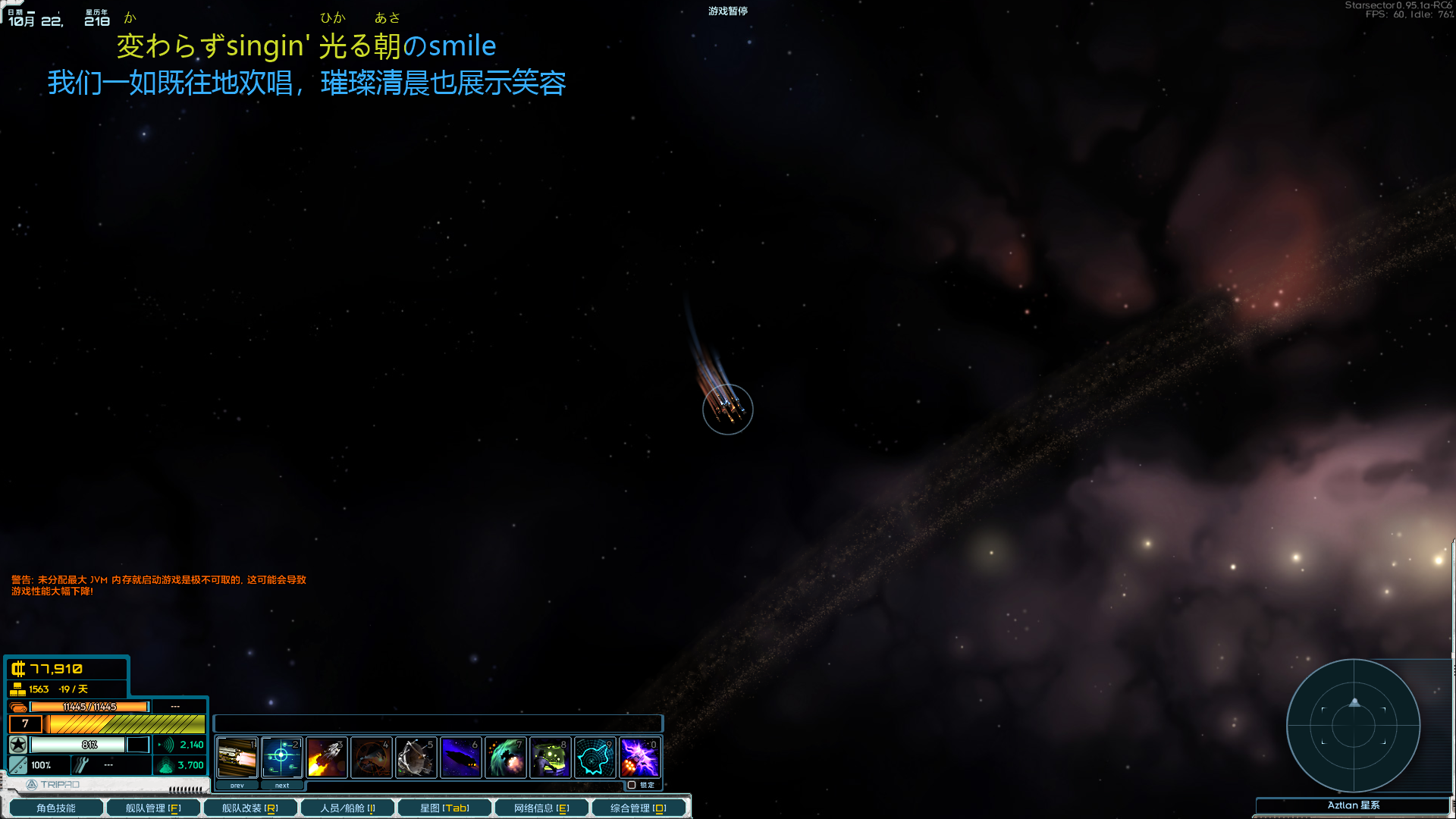This screenshot has height=819, width=1456.
Task: Select the dimmed ability in slot 4
Action: pyautogui.click(x=372, y=757)
